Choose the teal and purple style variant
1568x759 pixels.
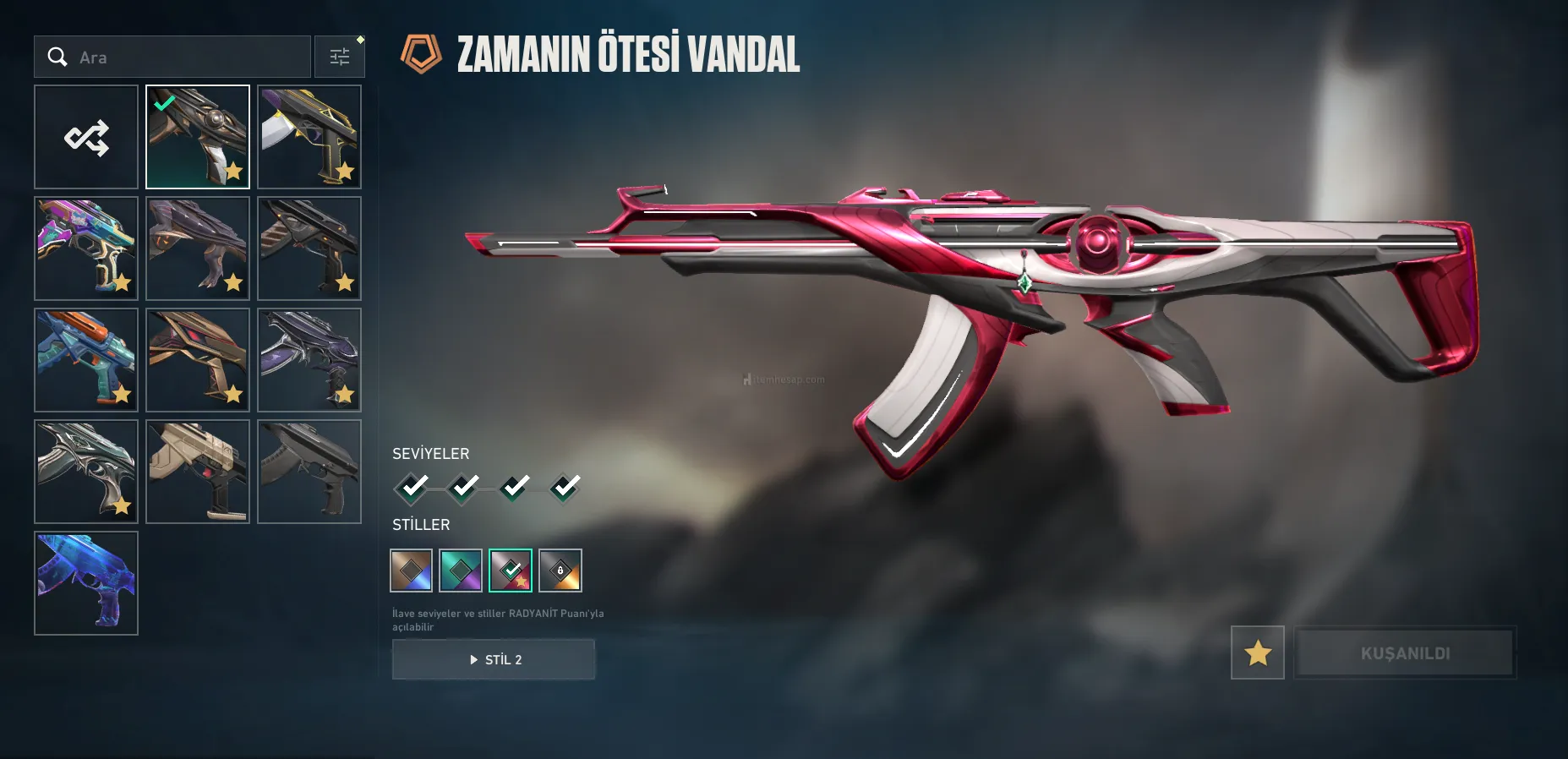461,571
